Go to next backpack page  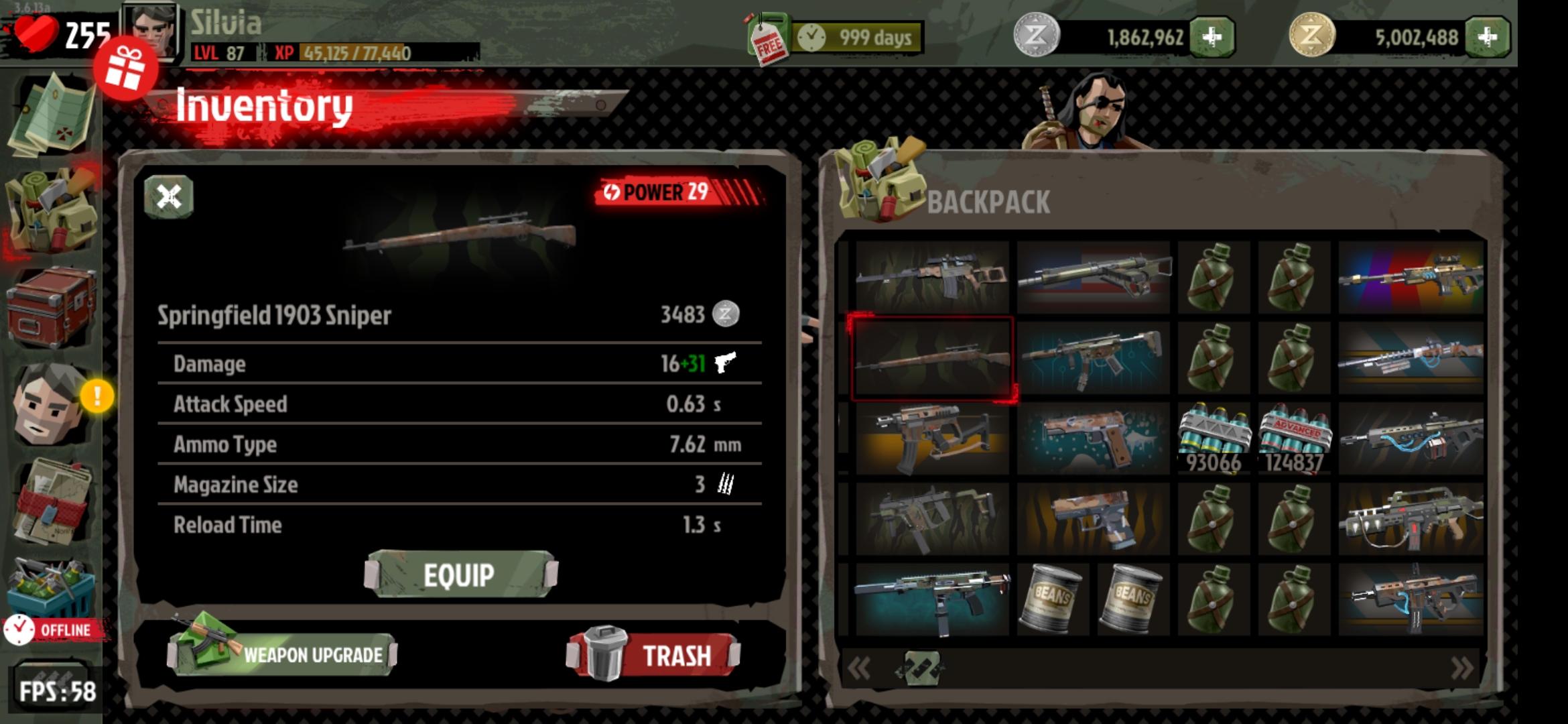1461,668
